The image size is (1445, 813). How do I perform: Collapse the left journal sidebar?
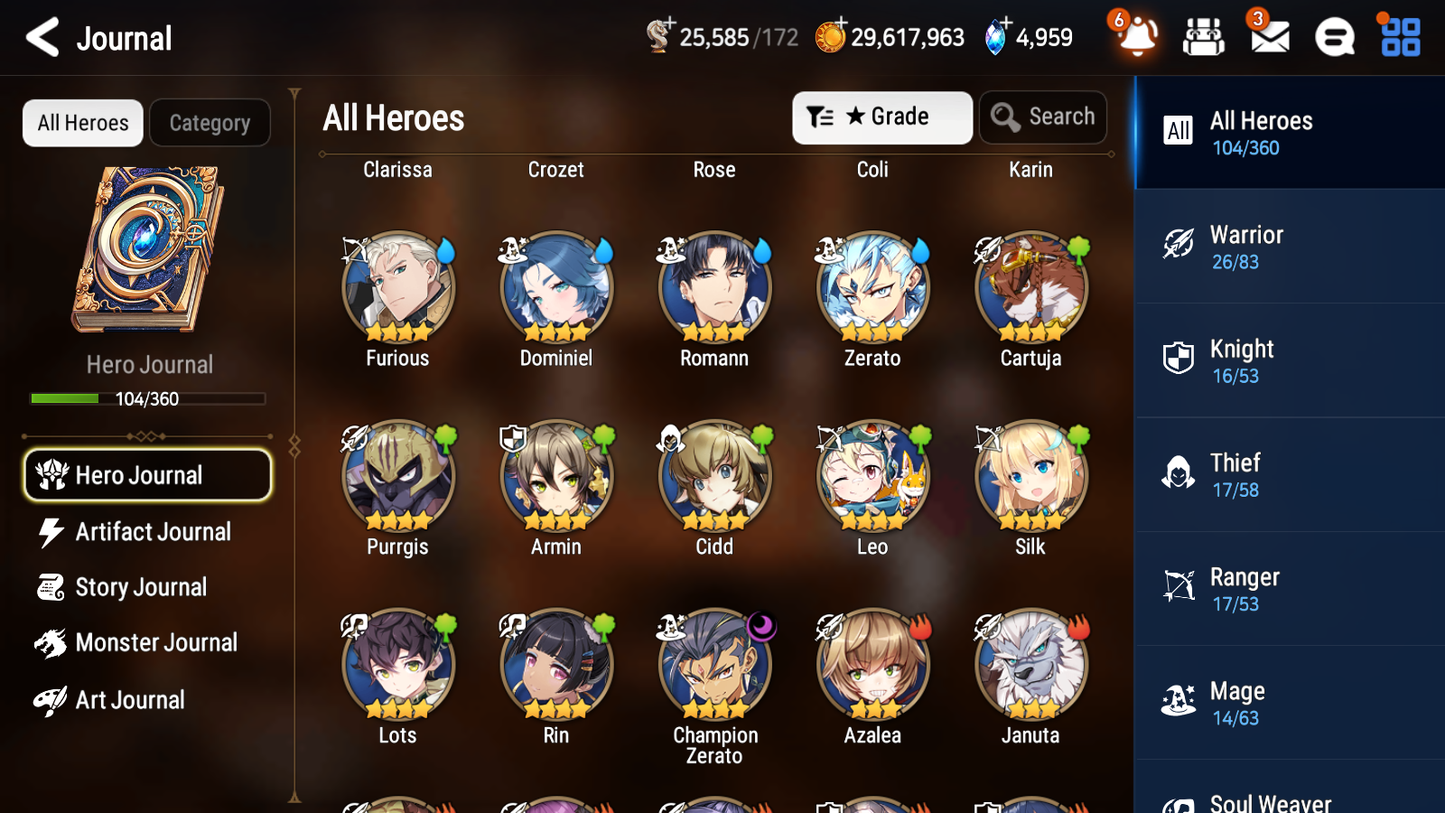click(293, 447)
